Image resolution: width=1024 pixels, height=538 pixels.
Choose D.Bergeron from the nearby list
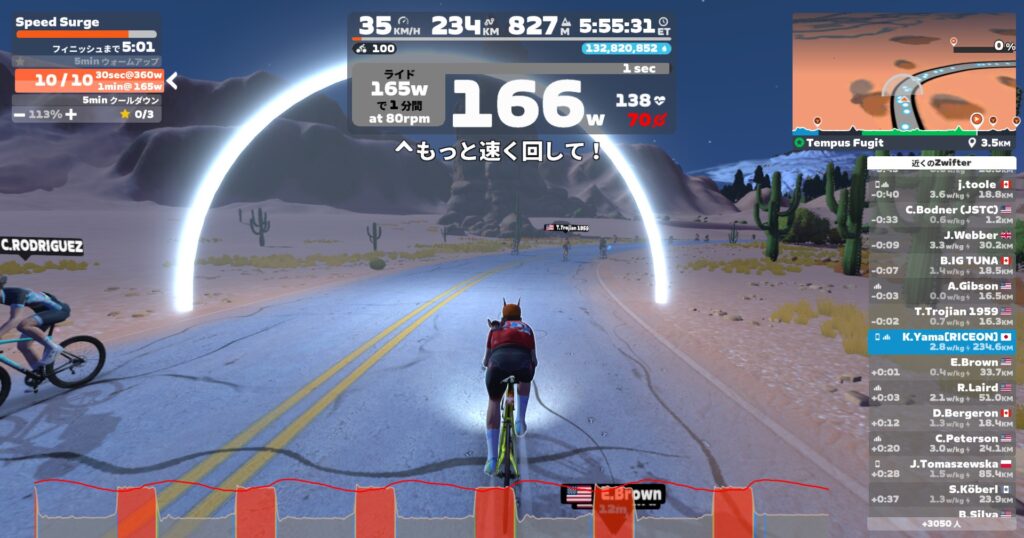[942, 418]
